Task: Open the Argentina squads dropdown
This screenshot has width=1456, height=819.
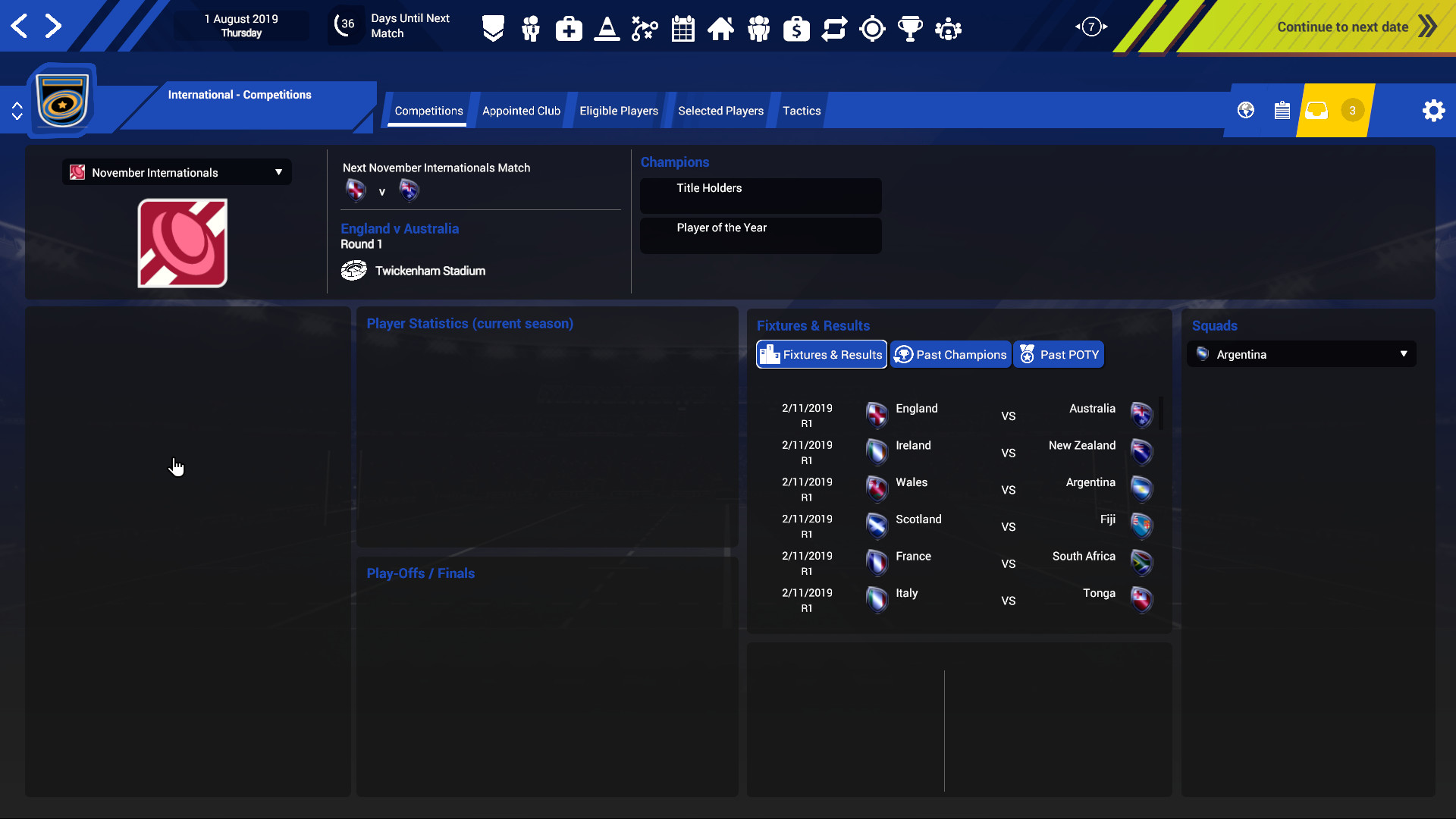Action: point(1300,354)
